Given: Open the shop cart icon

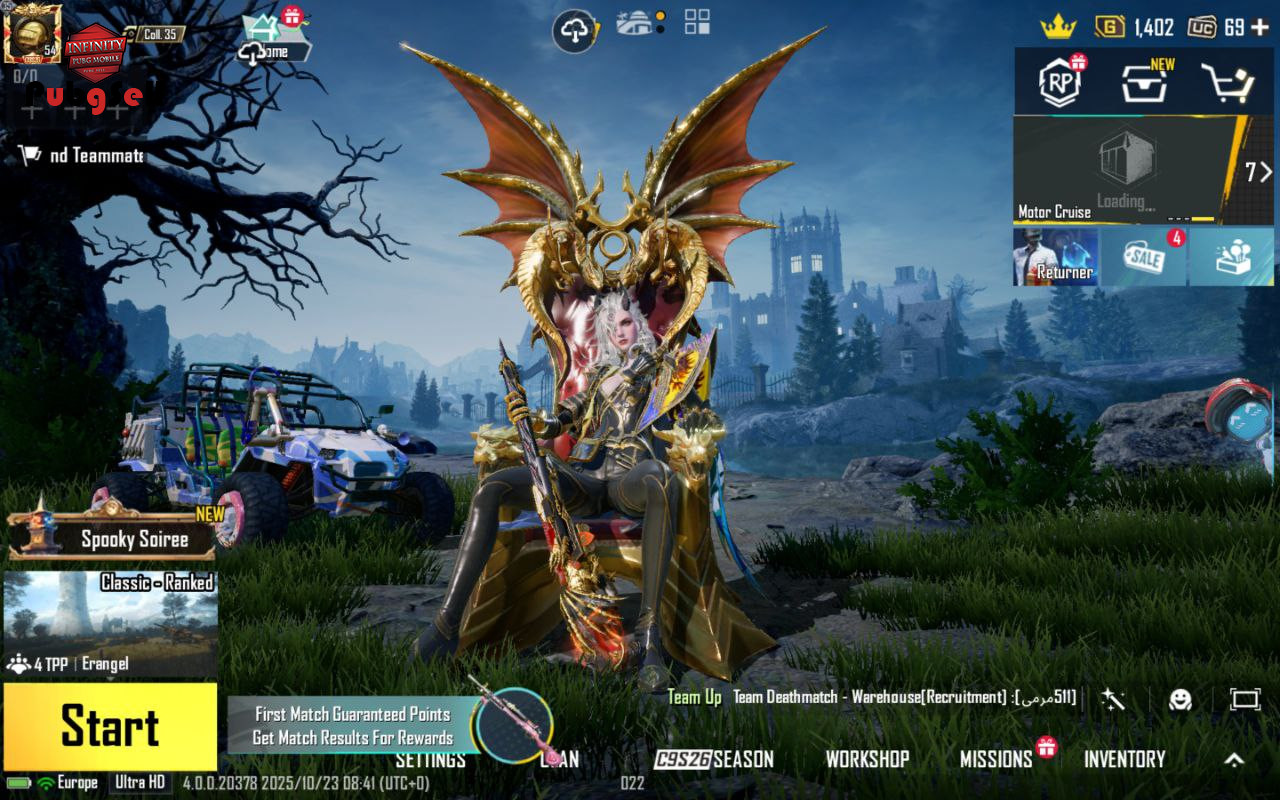Looking at the screenshot, I should coord(1226,84).
